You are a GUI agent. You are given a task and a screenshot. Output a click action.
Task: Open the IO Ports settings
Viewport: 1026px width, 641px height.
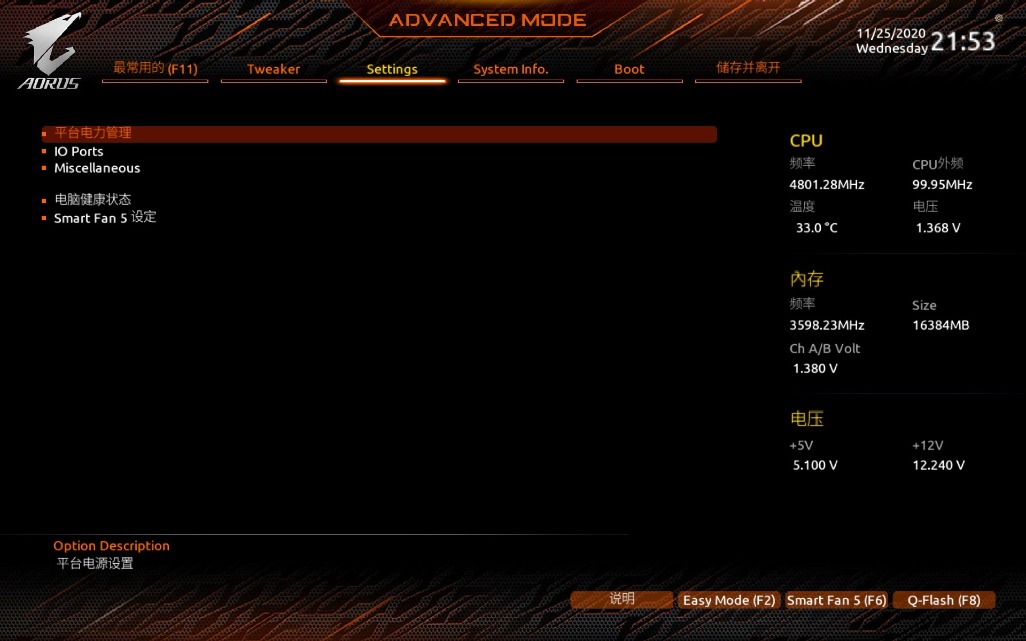(x=79, y=151)
